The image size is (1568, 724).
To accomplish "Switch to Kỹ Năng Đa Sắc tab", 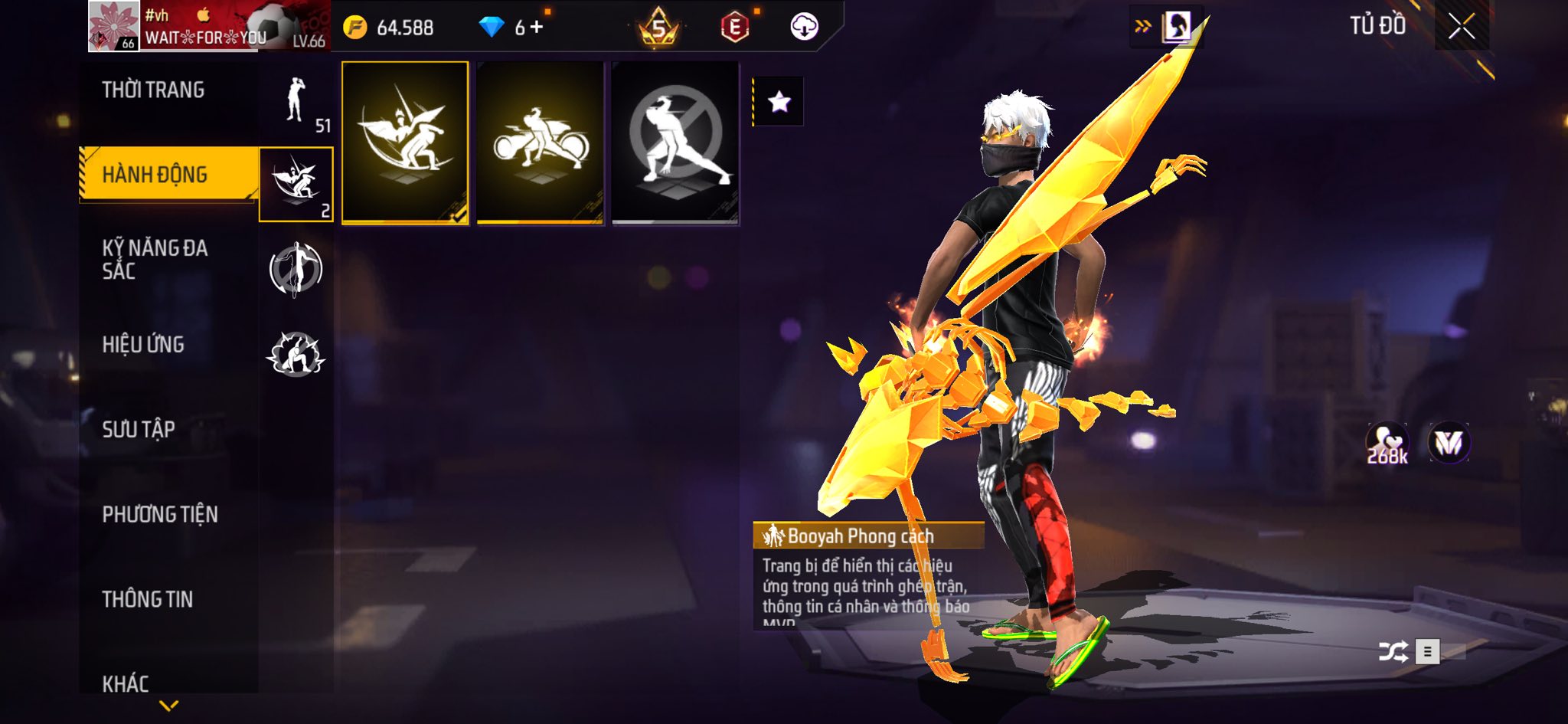I will click(155, 260).
